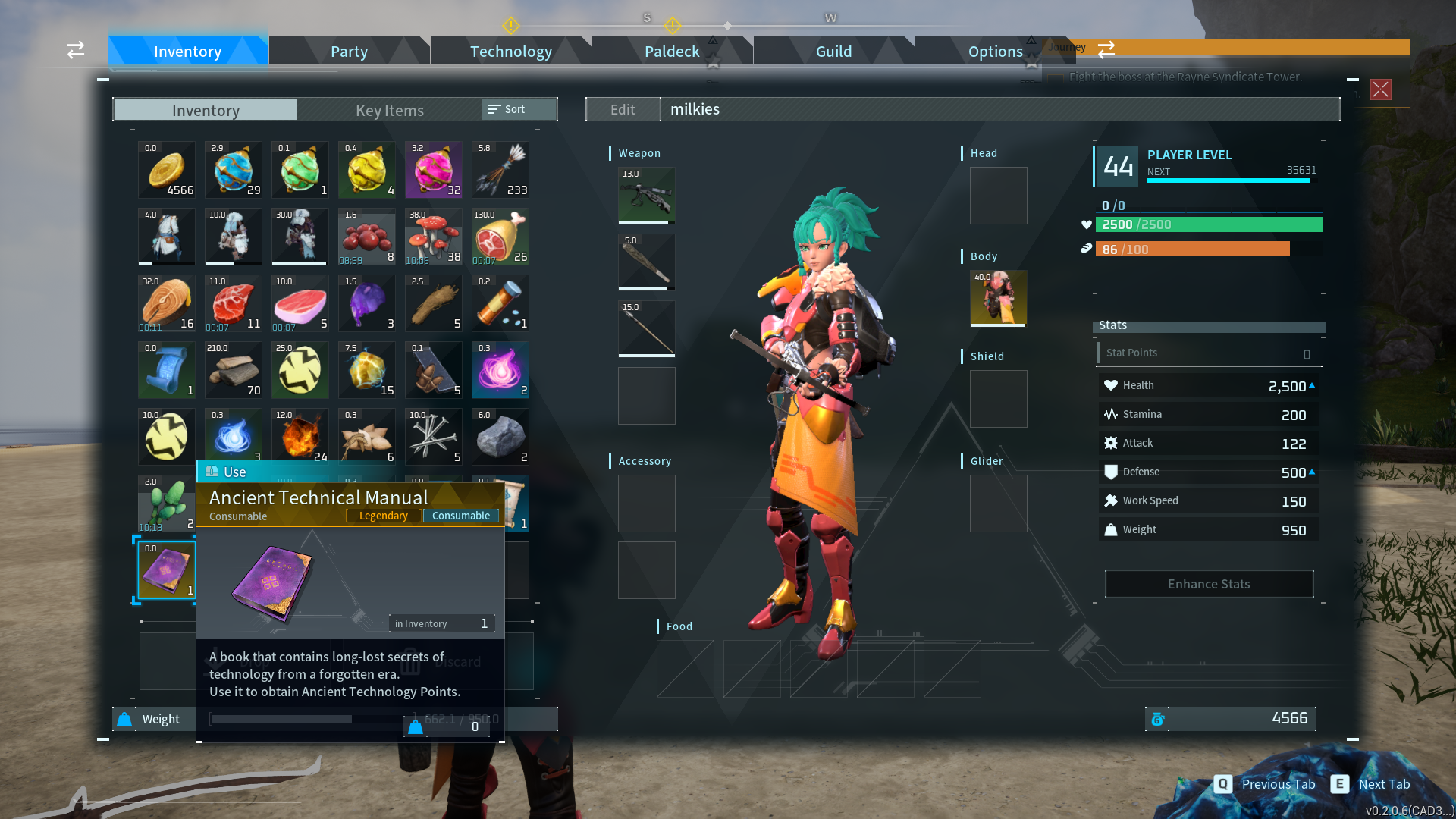Select the Ancient Technical Manual book icon
This screenshot has width=1456, height=819.
tap(165, 570)
